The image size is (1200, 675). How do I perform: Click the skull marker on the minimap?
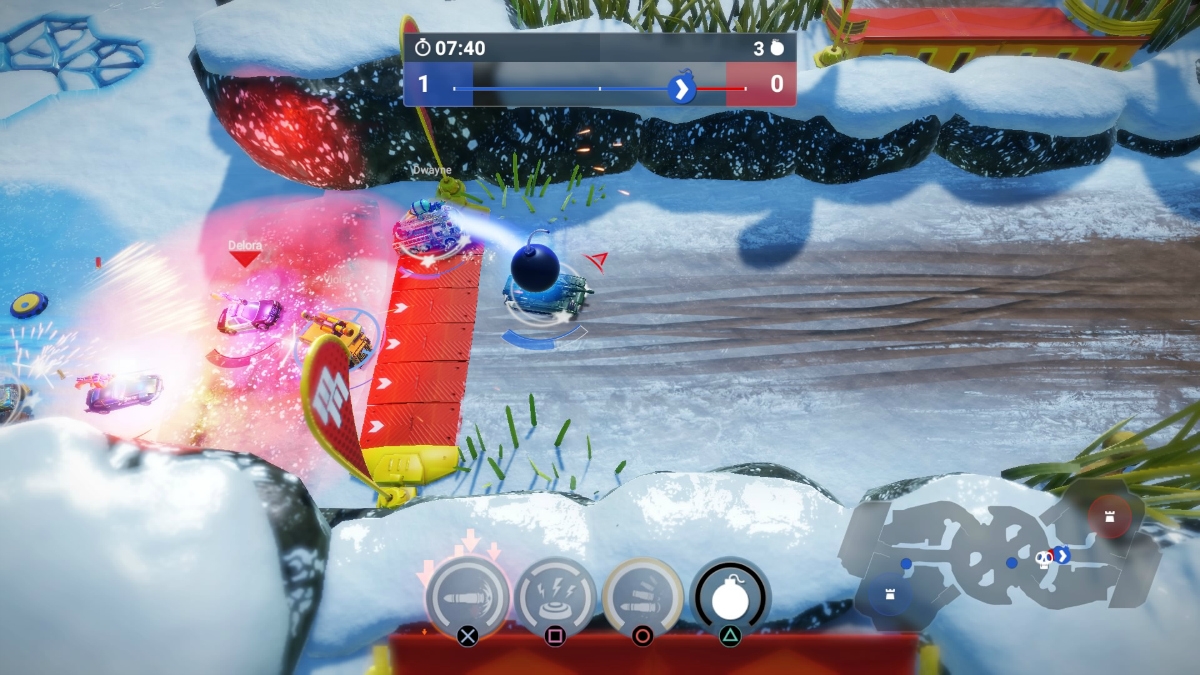1044,557
